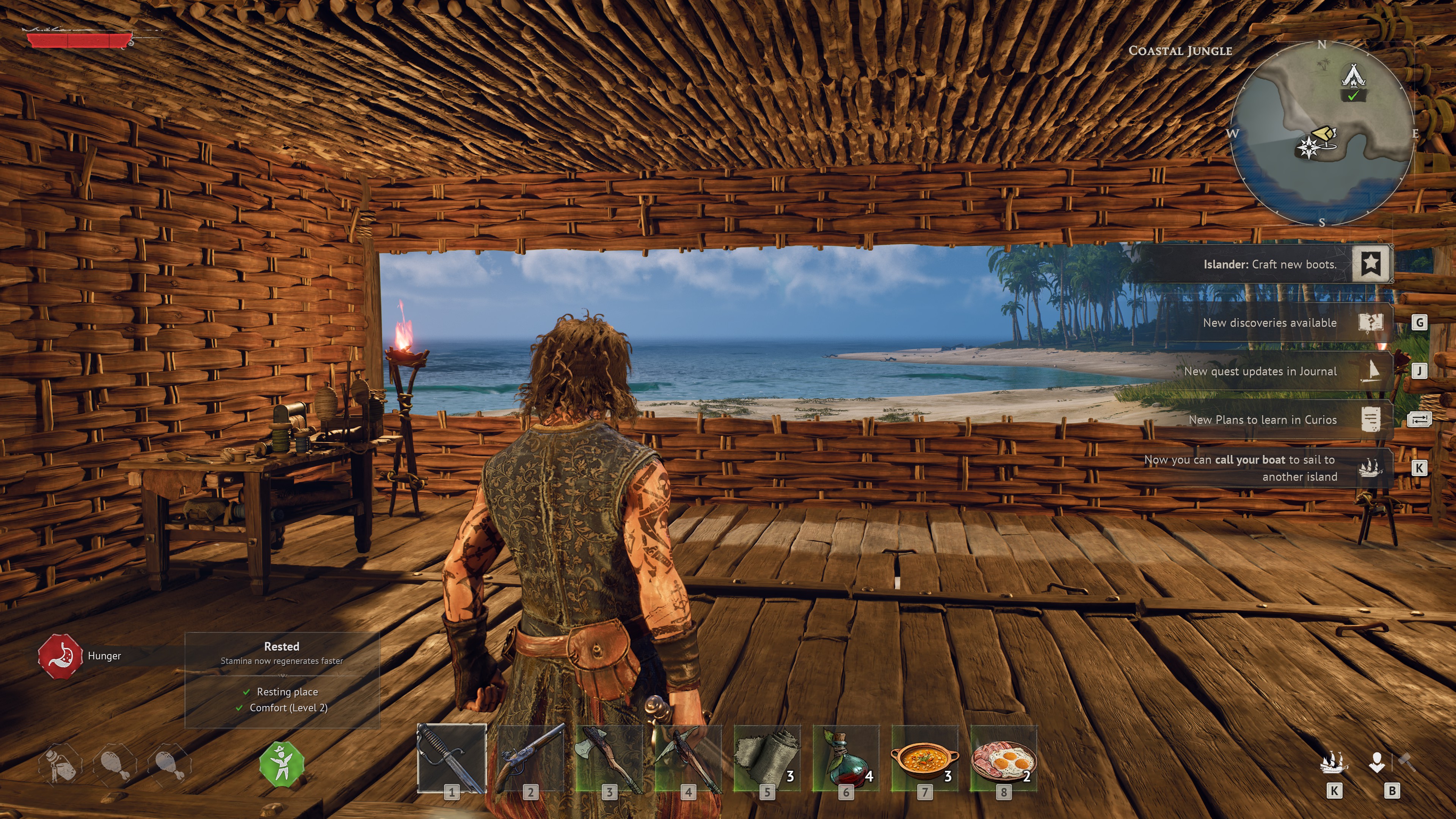Use the cloth bandage stack in the hotbar

point(767,758)
